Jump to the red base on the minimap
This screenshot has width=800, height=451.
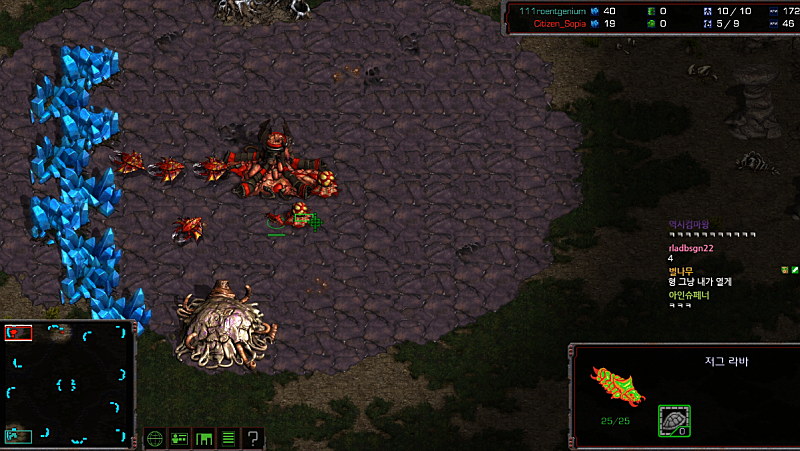coord(16,333)
